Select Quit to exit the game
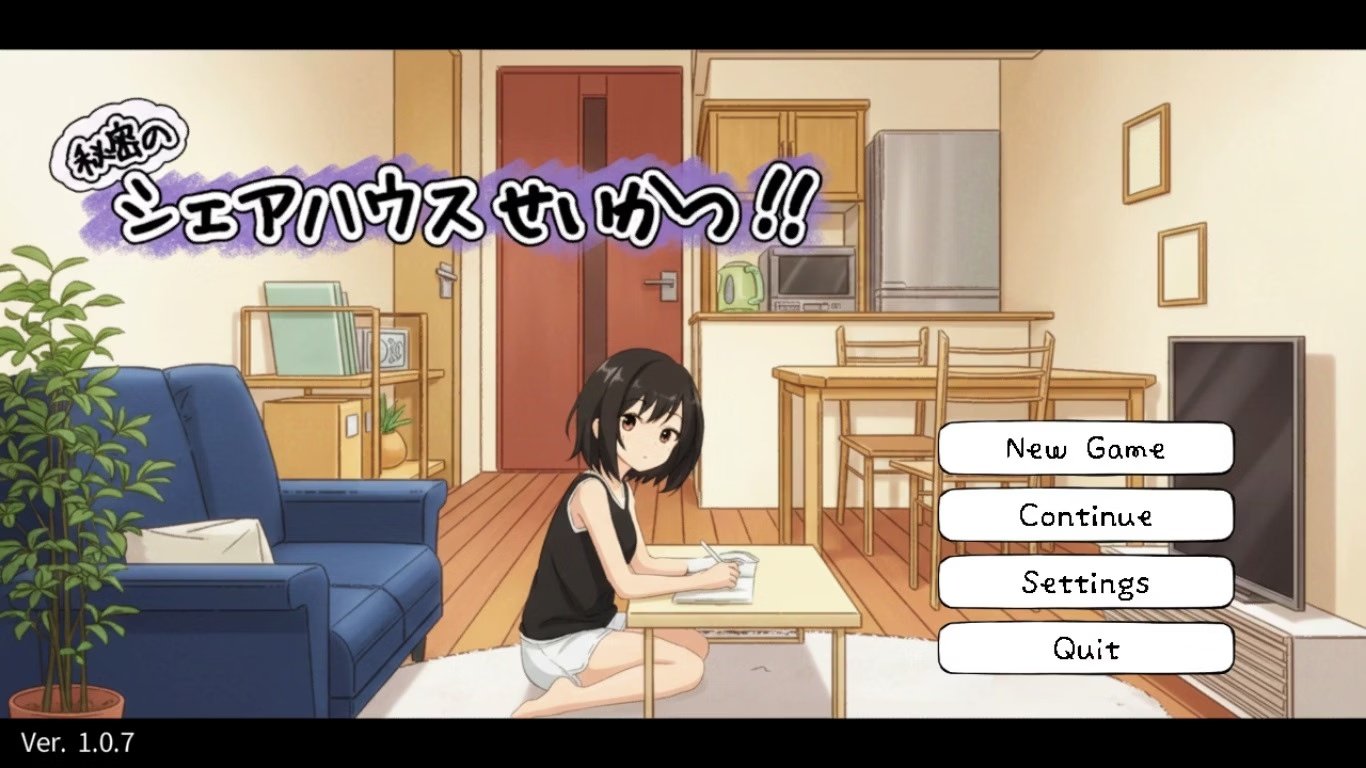Image resolution: width=1366 pixels, height=768 pixels. coord(1084,648)
